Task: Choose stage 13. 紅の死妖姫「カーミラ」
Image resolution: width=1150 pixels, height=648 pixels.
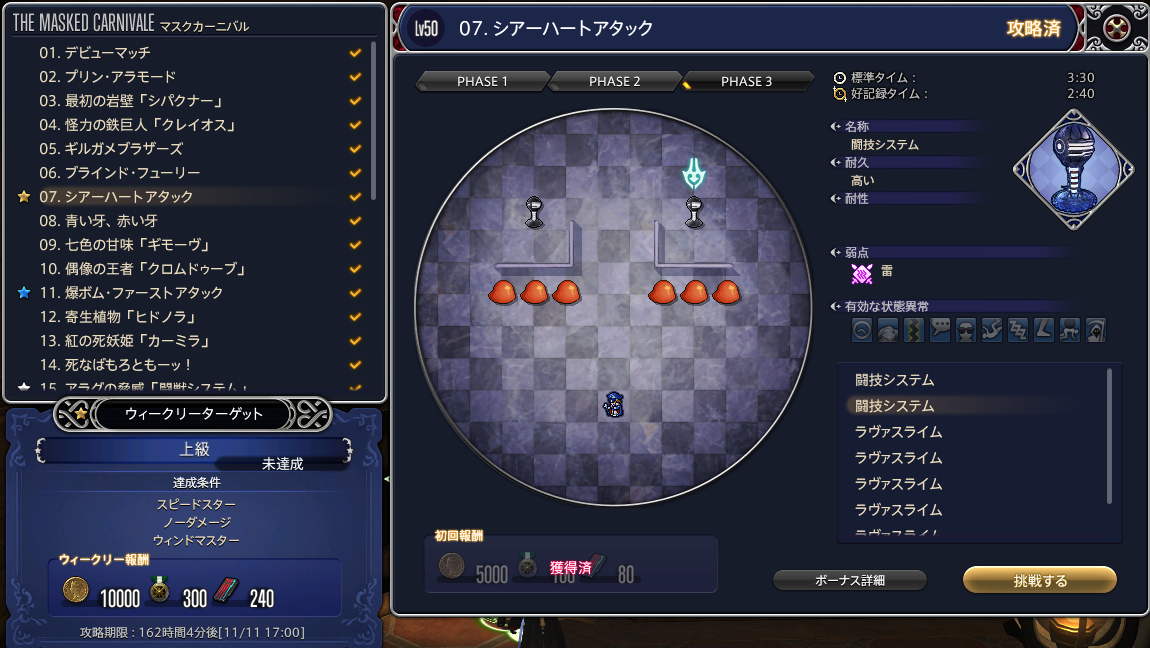Action: pos(124,340)
